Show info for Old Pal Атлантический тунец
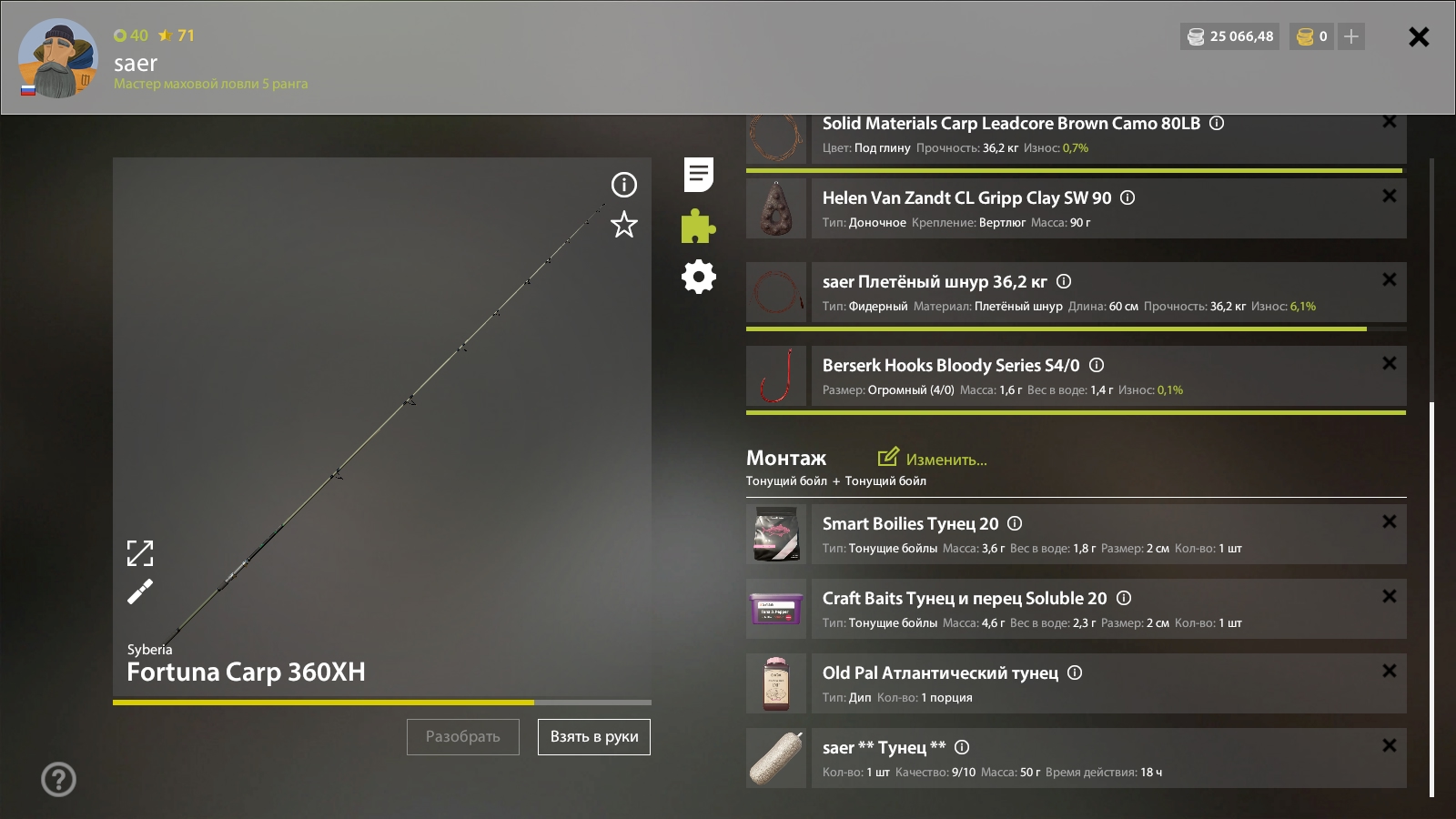The width and height of the screenshot is (1456, 819). [1075, 672]
